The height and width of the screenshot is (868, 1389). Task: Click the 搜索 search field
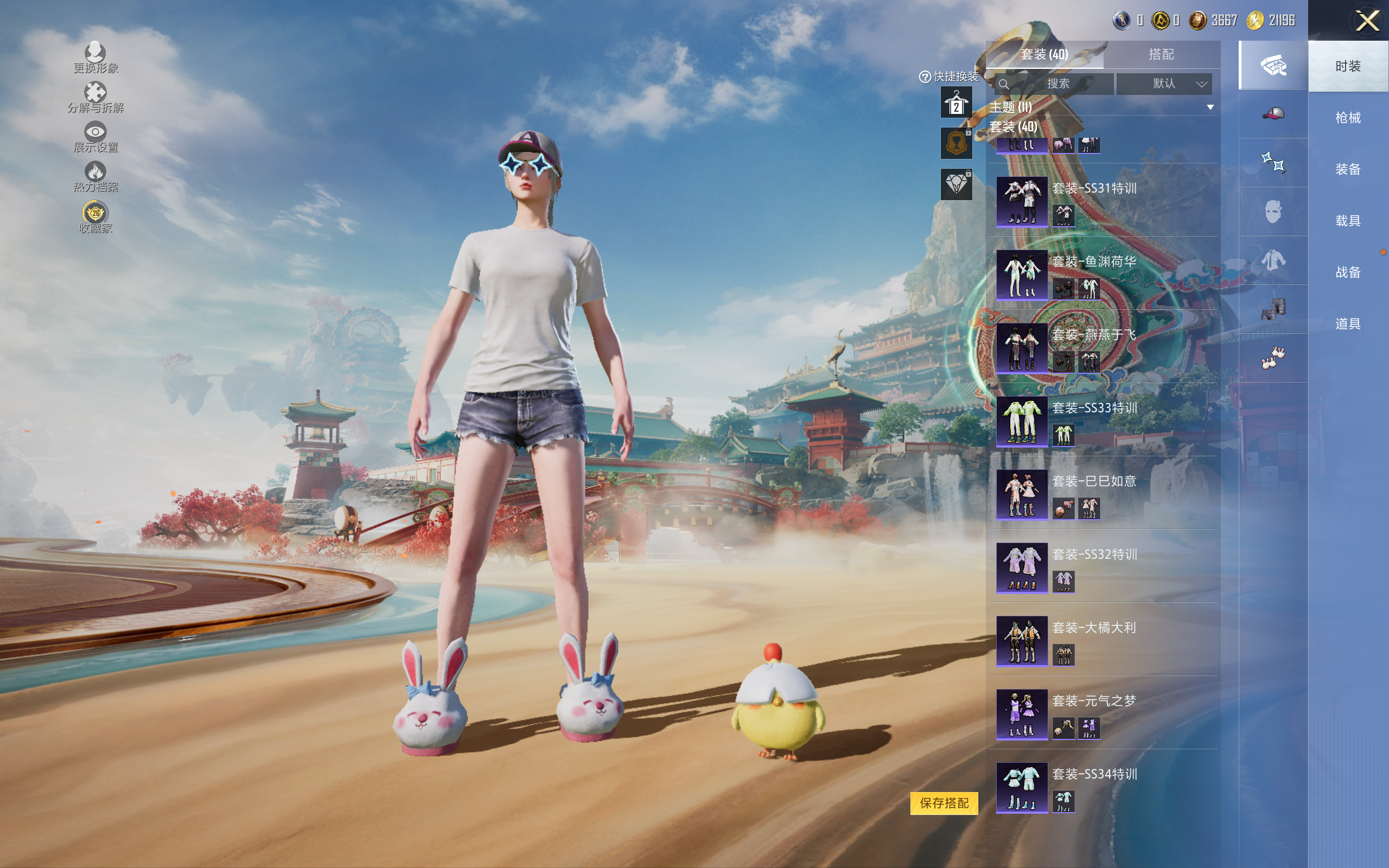tap(1057, 84)
